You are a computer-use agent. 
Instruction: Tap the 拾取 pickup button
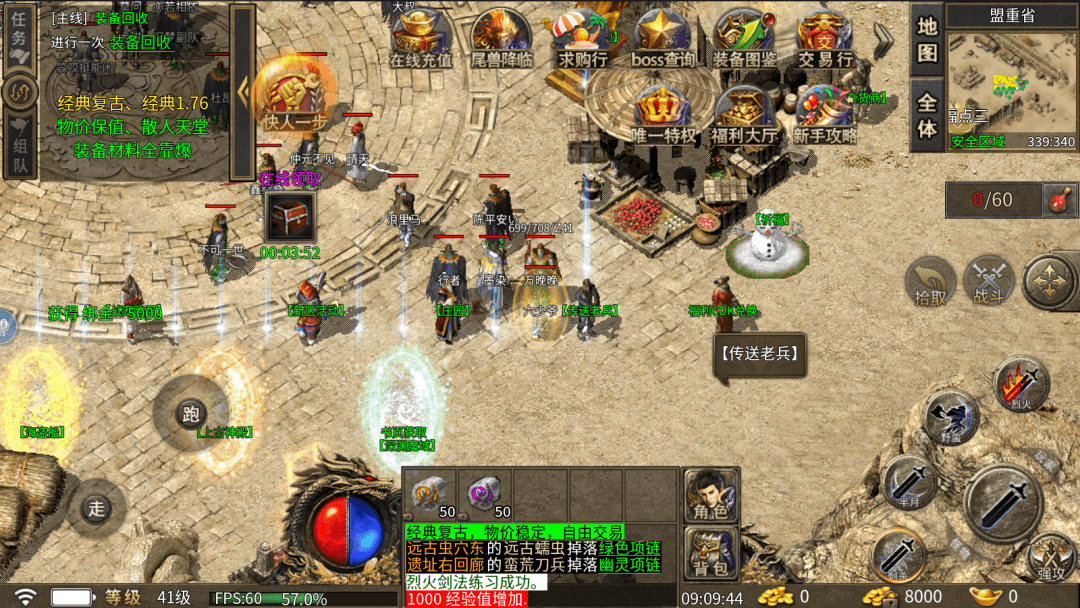(931, 281)
